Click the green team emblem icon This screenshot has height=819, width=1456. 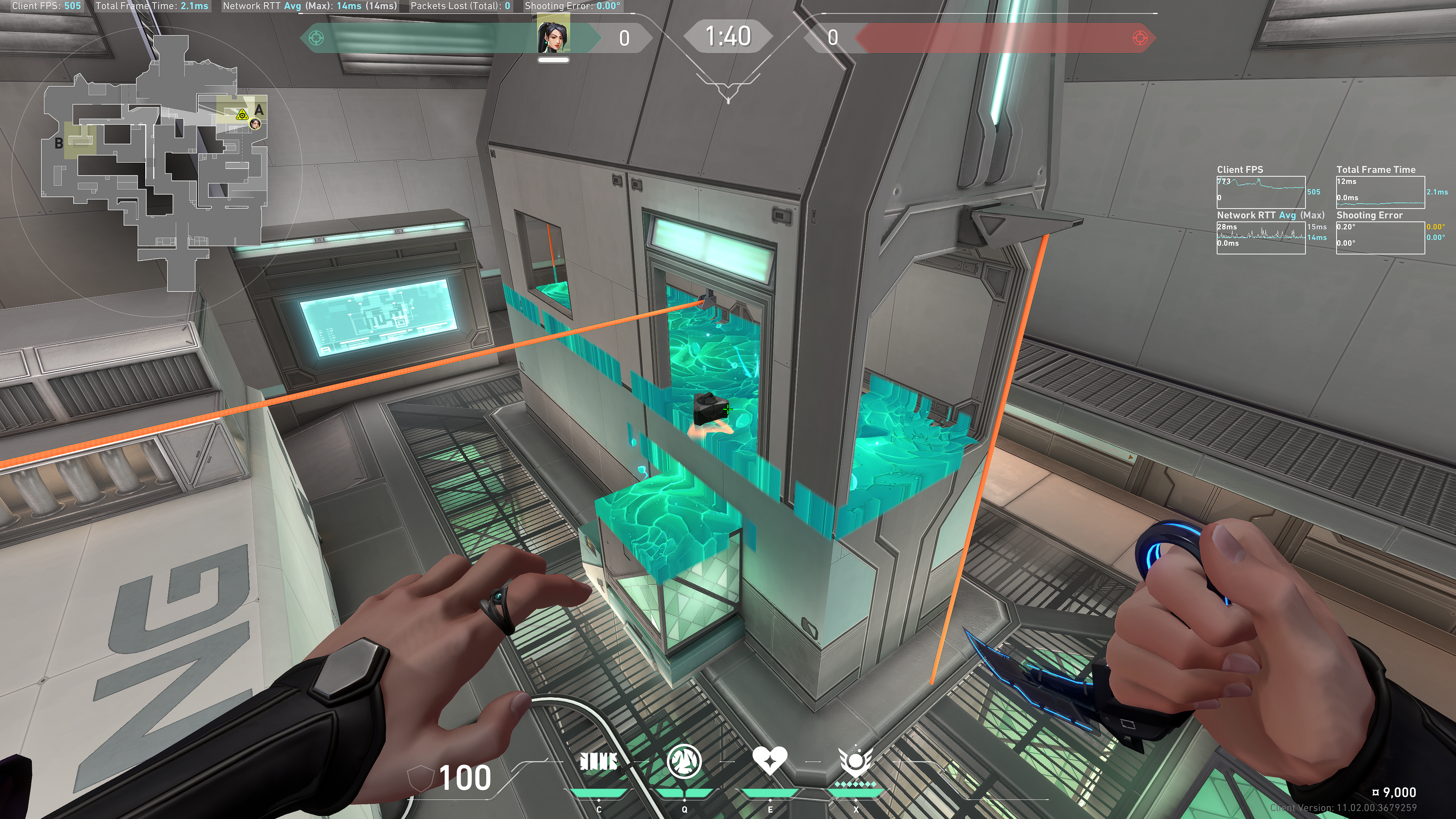pos(317,38)
